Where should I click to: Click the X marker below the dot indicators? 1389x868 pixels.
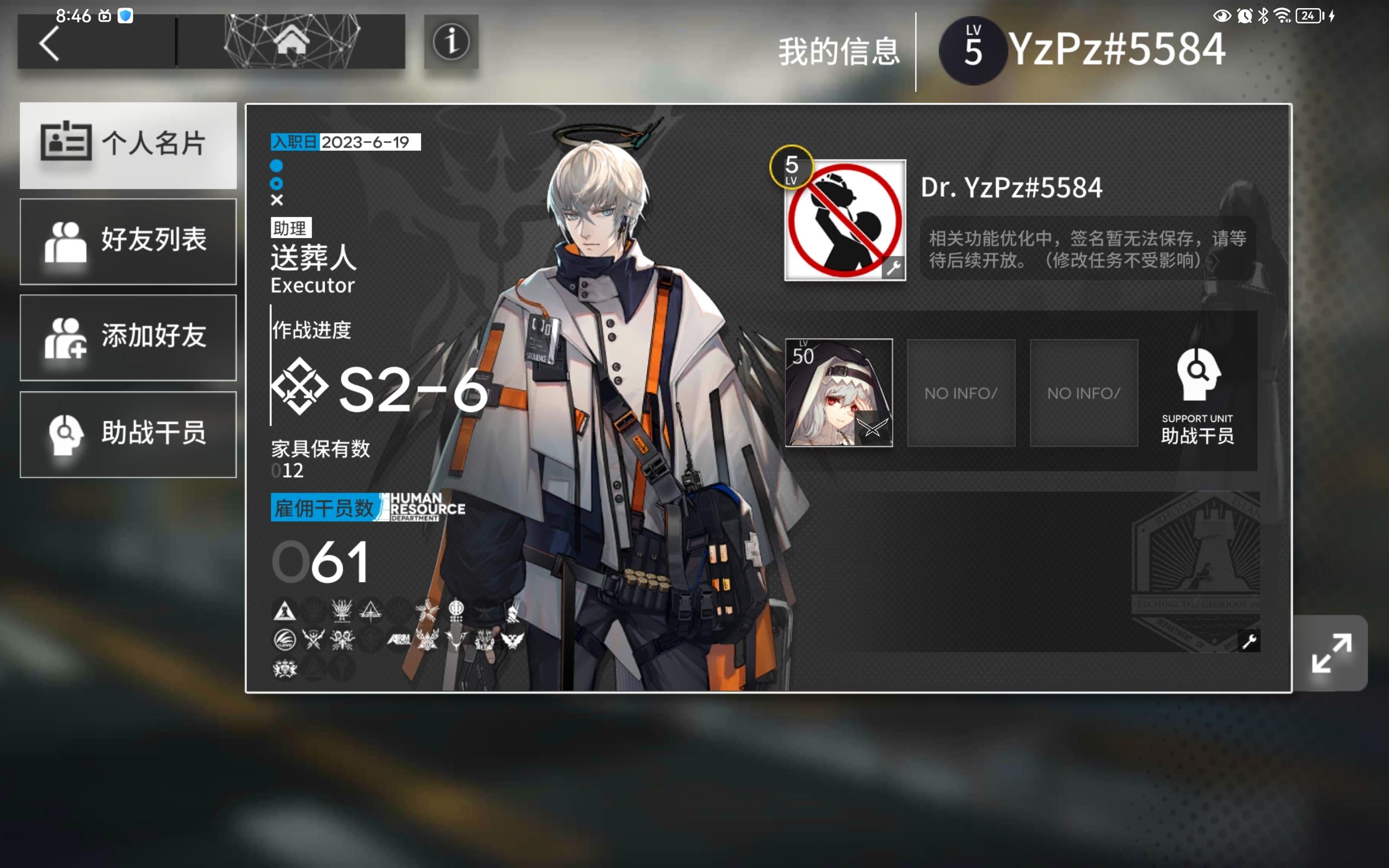277,200
